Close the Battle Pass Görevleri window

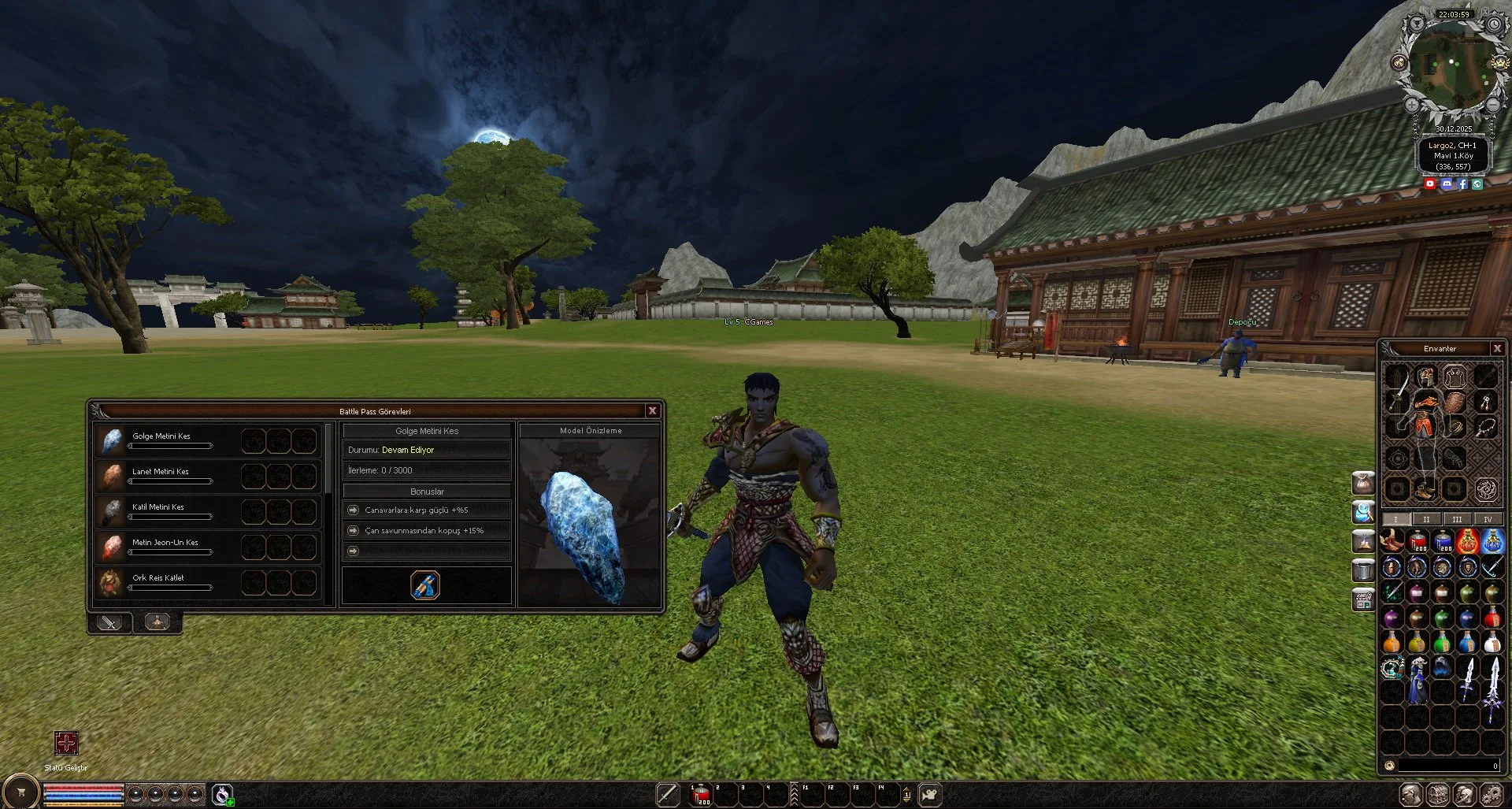click(x=652, y=410)
